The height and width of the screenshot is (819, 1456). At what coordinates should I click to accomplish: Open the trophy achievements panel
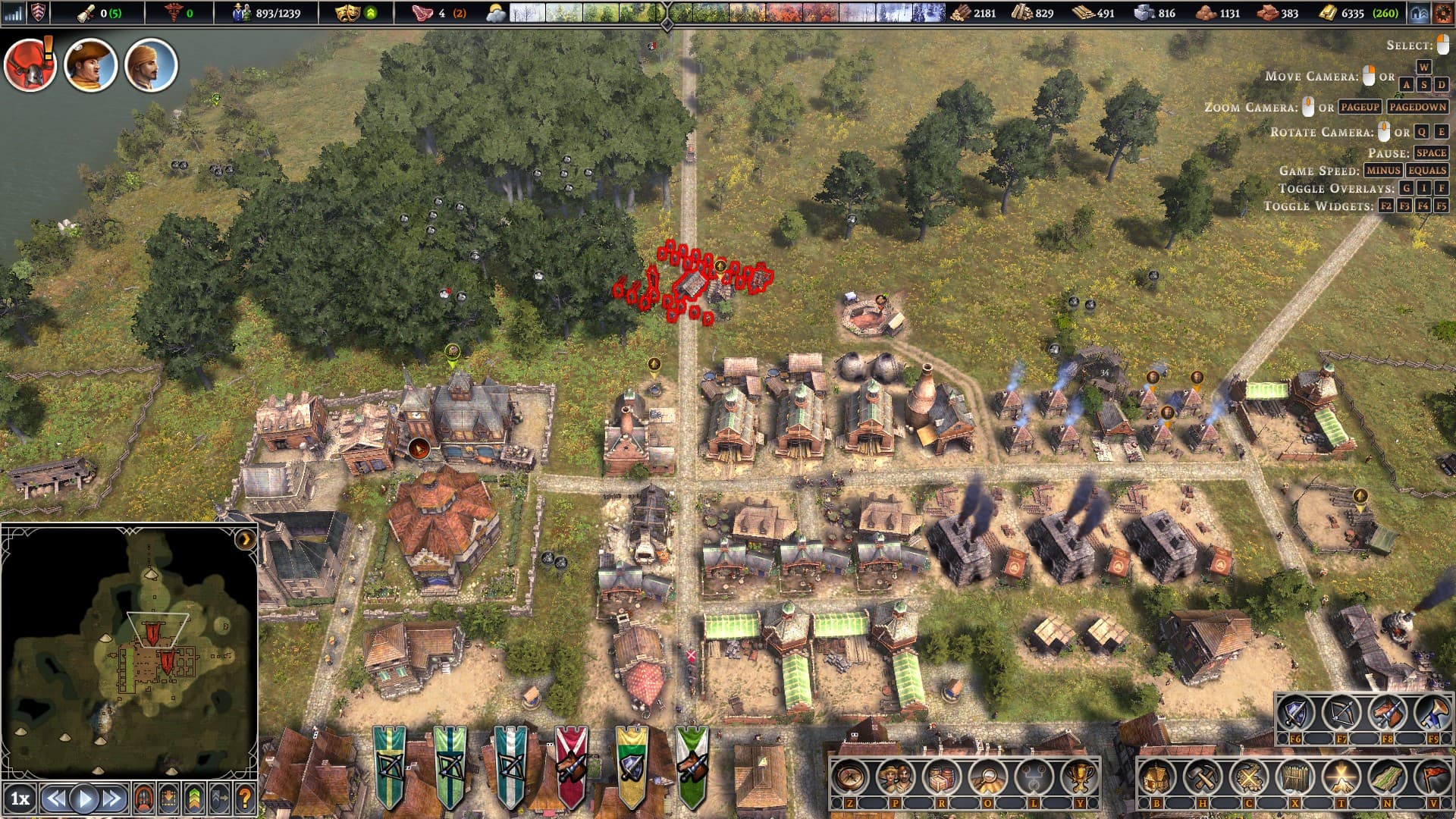(1079, 777)
